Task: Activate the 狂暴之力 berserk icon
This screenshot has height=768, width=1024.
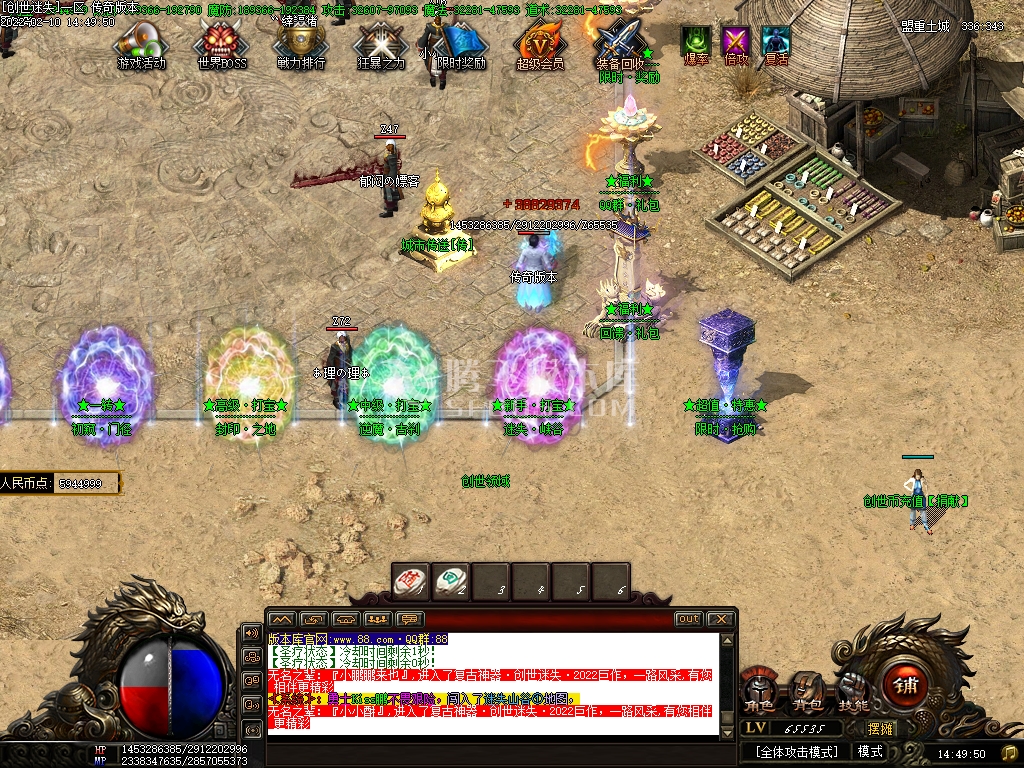Action: [380, 43]
